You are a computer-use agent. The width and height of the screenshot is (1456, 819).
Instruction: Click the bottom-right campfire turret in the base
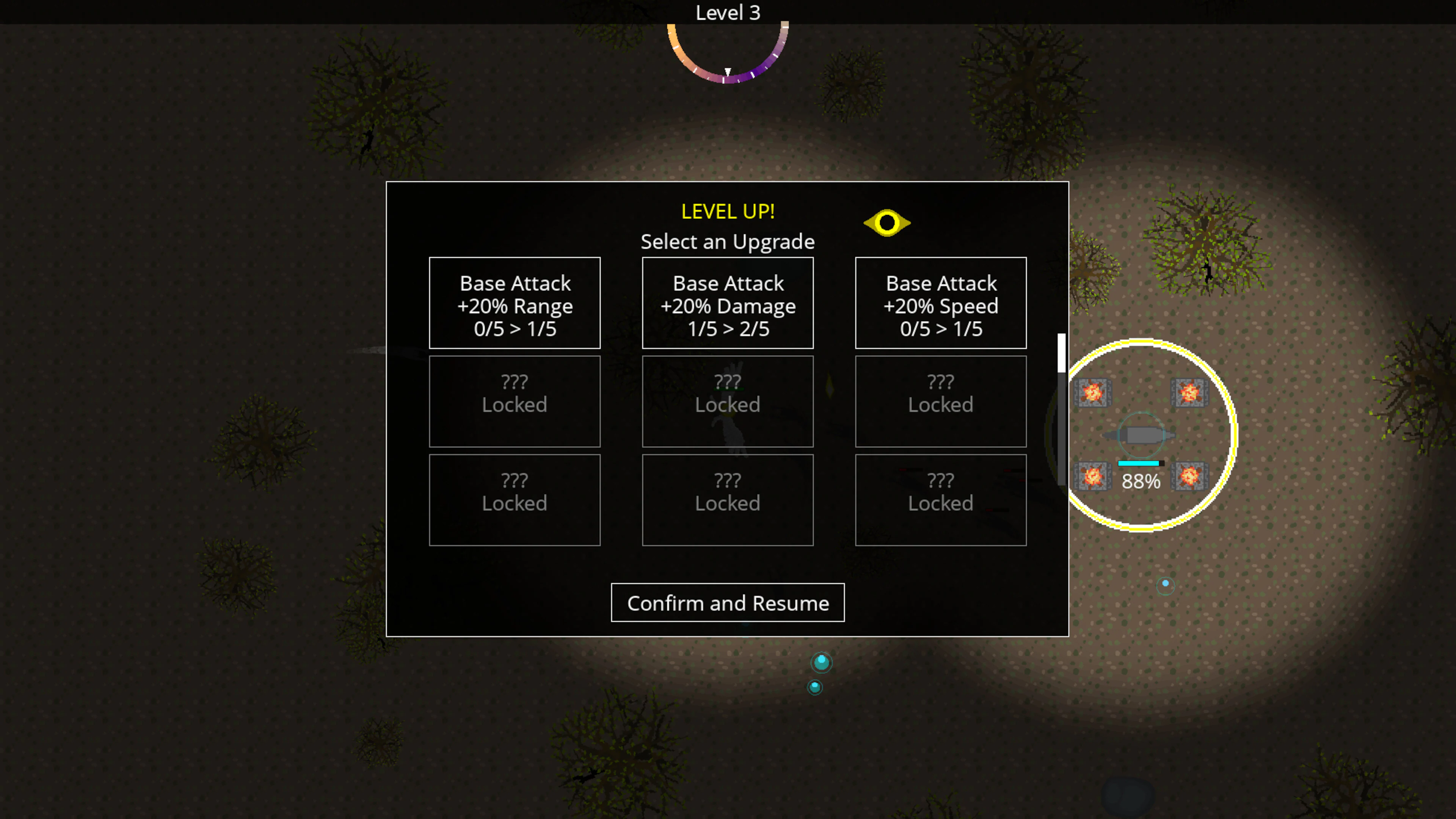1189,477
